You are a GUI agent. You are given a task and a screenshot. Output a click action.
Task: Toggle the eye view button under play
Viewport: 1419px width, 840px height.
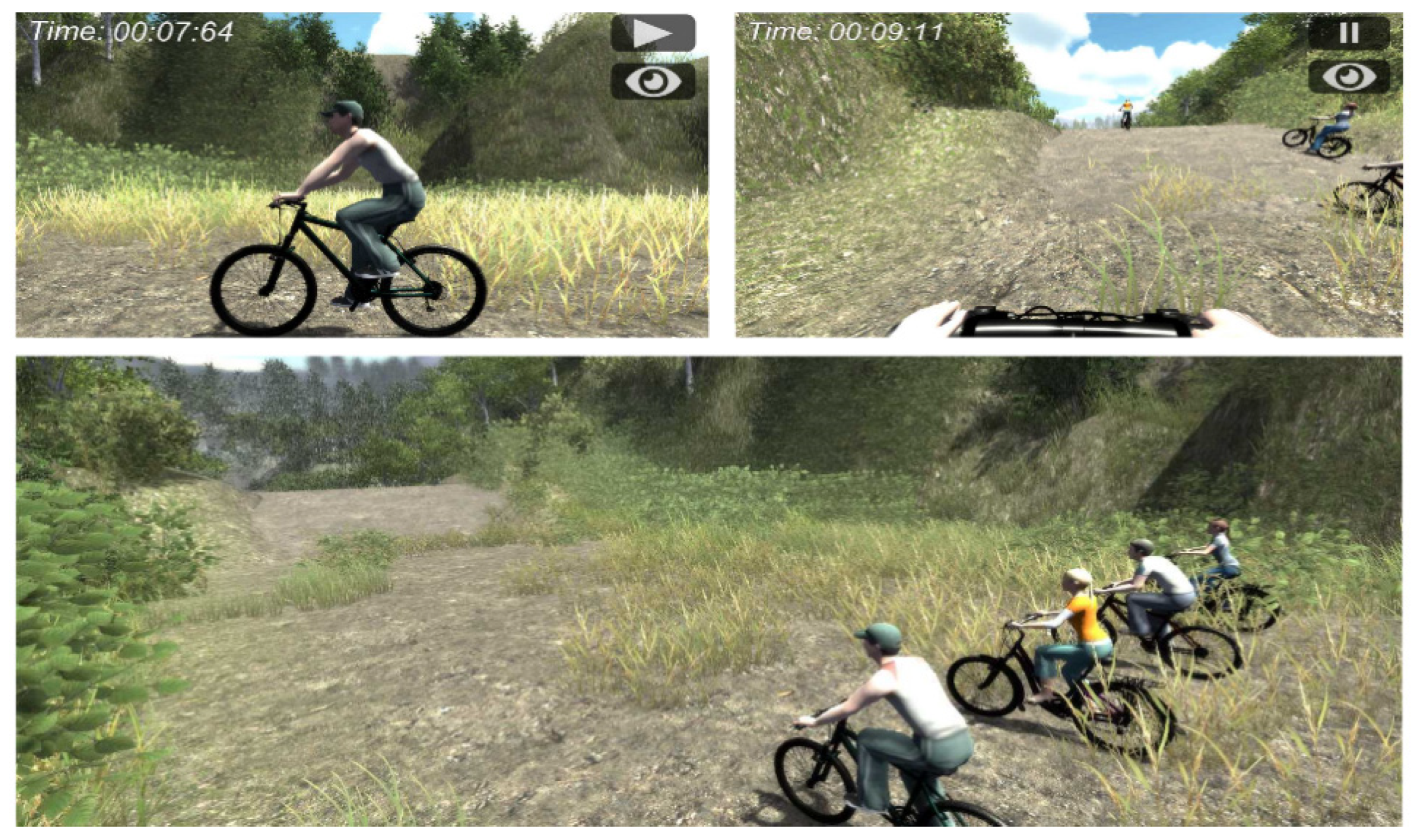[653, 82]
